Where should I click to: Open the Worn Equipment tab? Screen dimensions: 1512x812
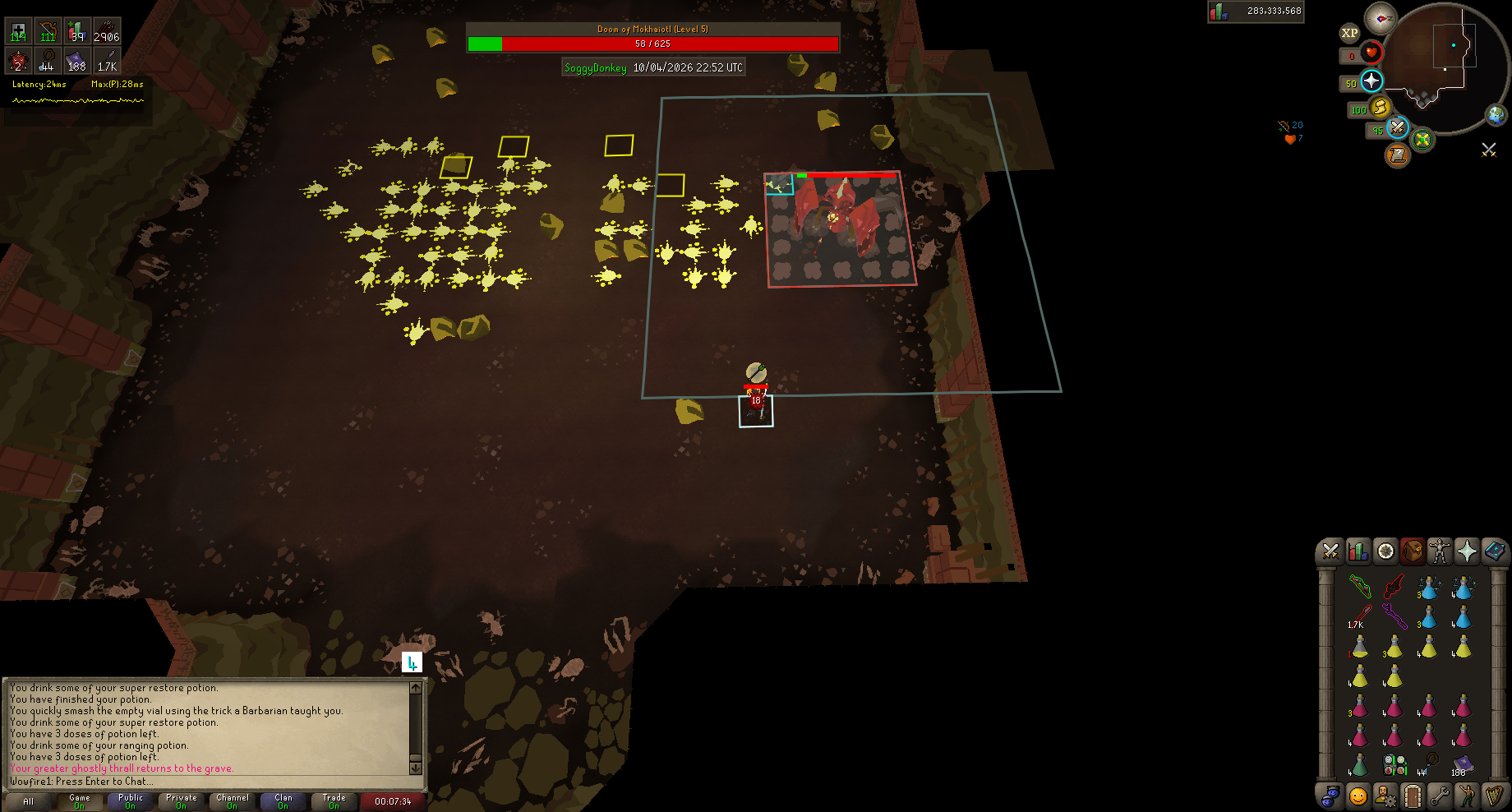(1440, 551)
